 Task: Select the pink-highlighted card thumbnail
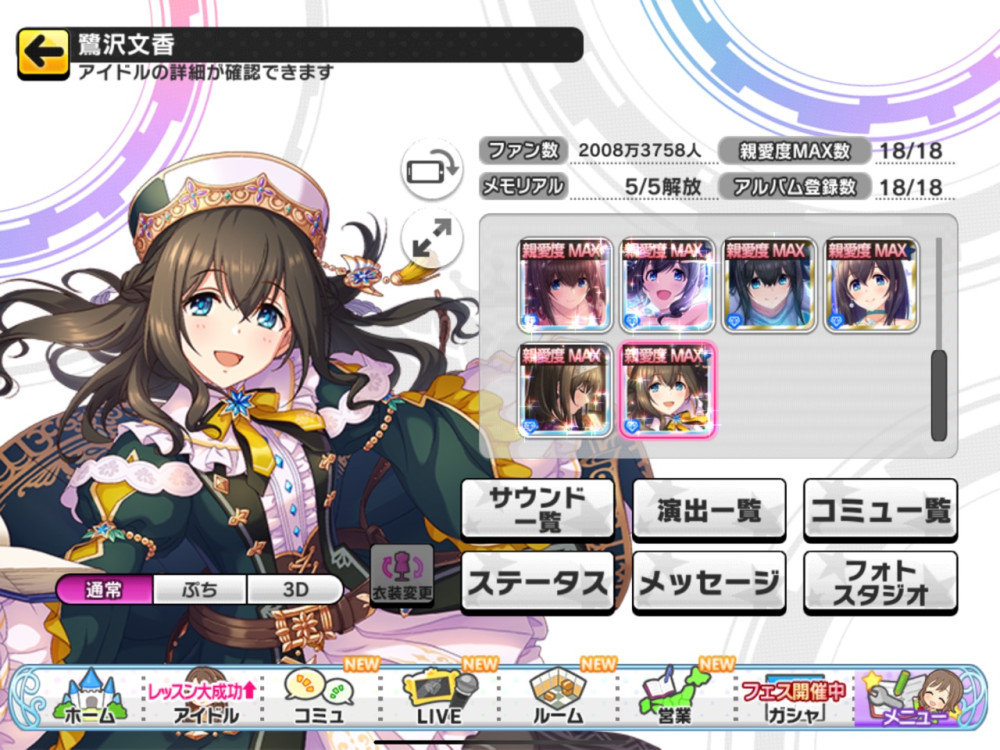tap(667, 390)
